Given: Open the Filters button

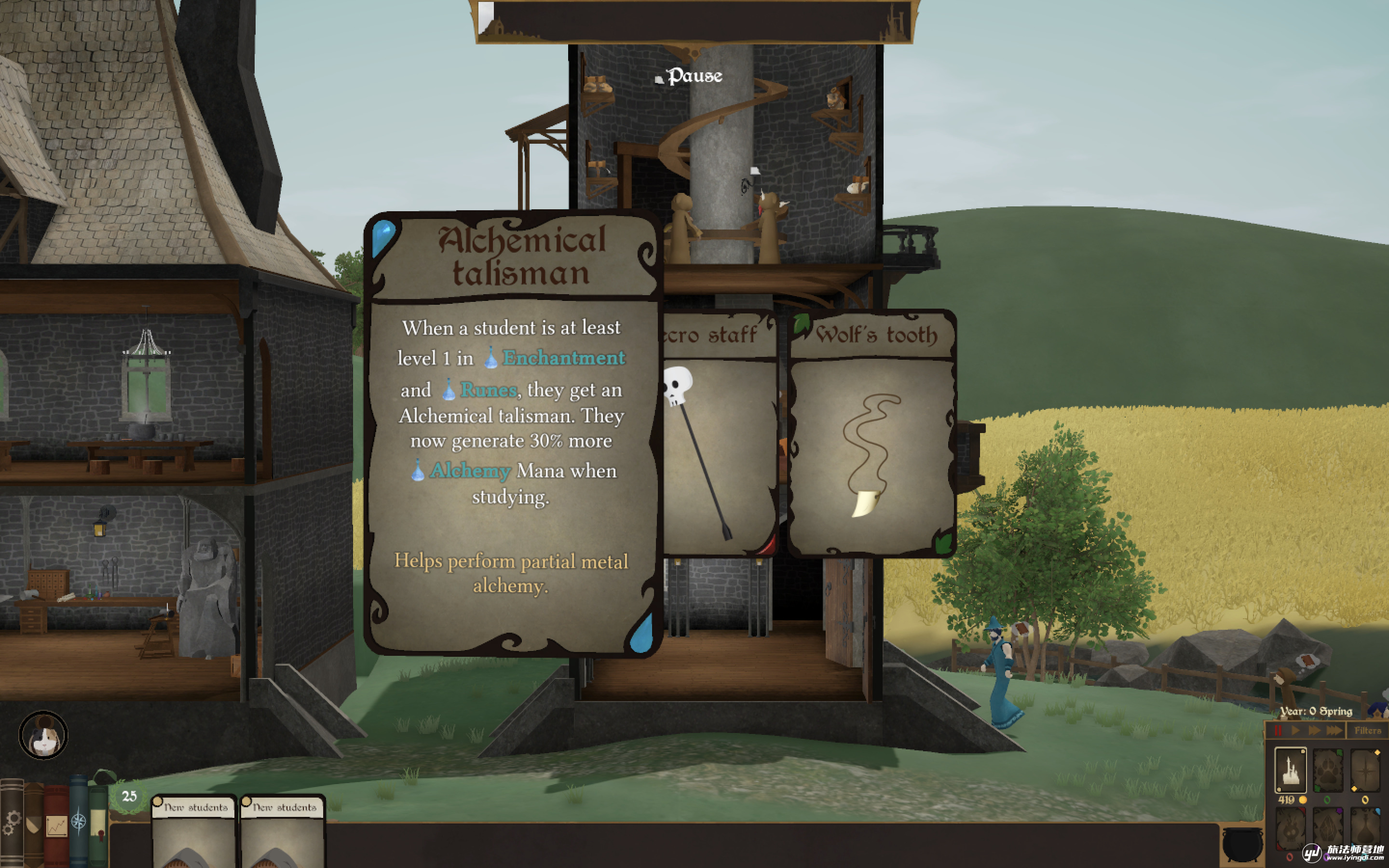Looking at the screenshot, I should [1368, 730].
